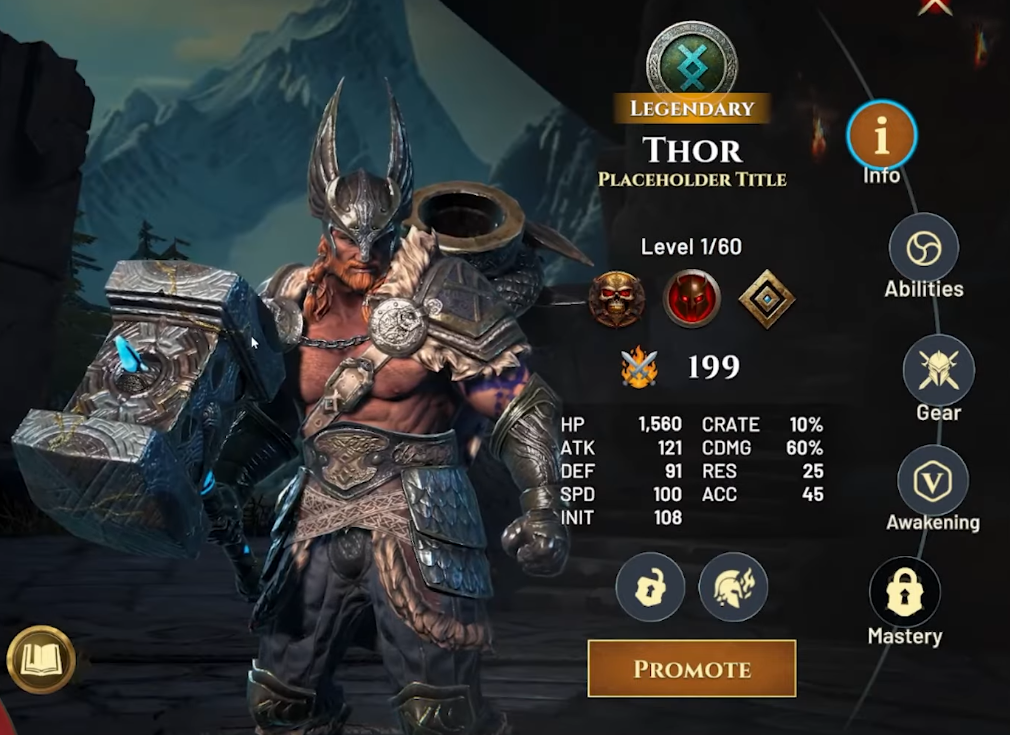This screenshot has width=1010, height=735.
Task: Click the flaming helmet icon button
Action: [x=733, y=587]
